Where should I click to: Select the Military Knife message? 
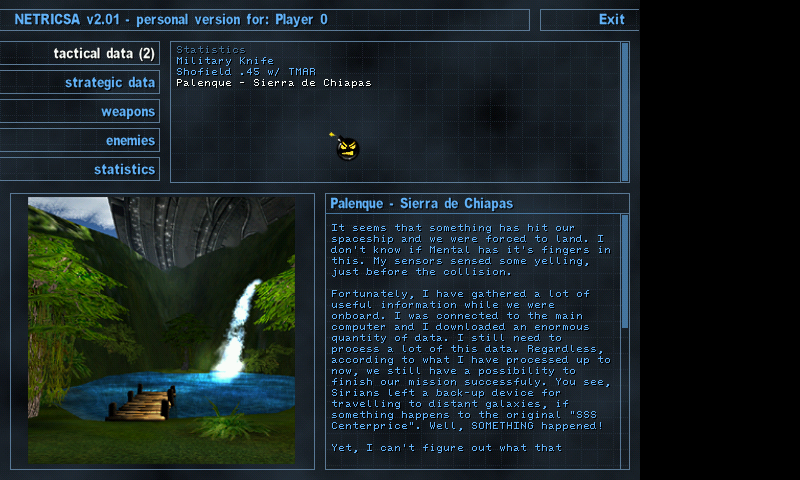(x=225, y=61)
